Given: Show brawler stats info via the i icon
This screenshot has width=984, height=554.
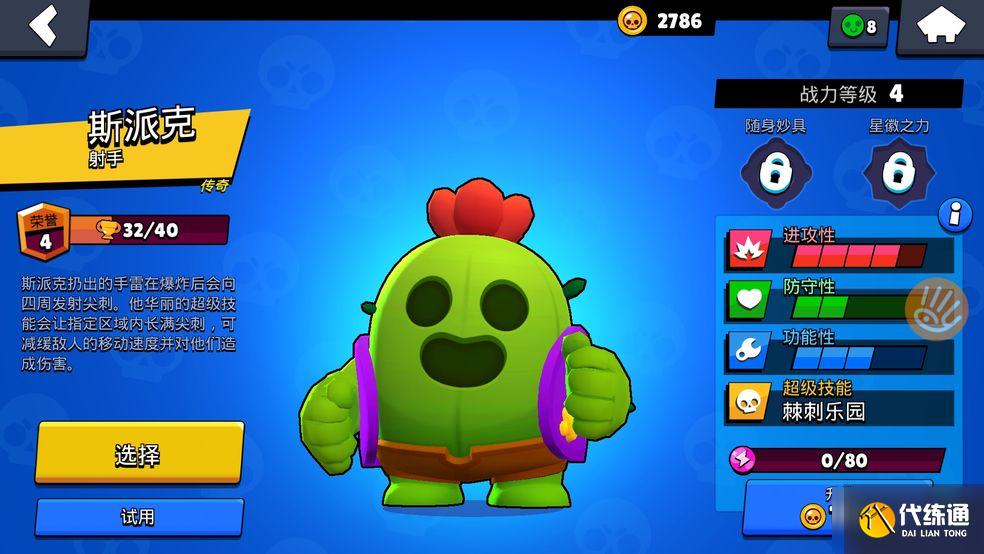Looking at the screenshot, I should [956, 213].
